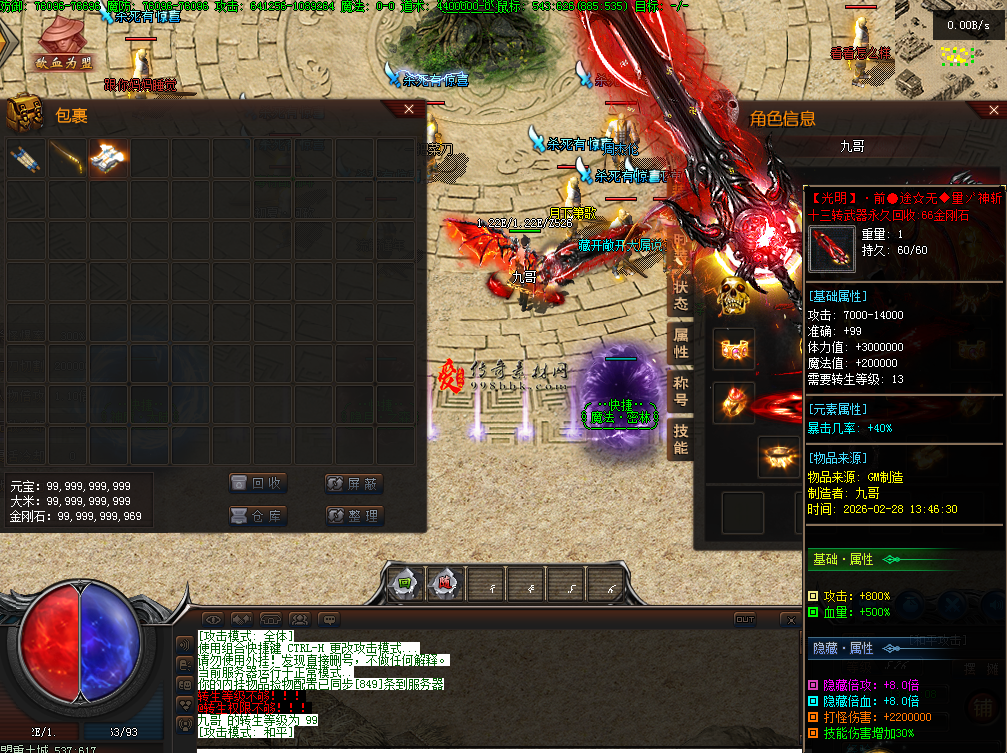Sort the bag with 整理
This screenshot has height=753, width=1007.
354,516
